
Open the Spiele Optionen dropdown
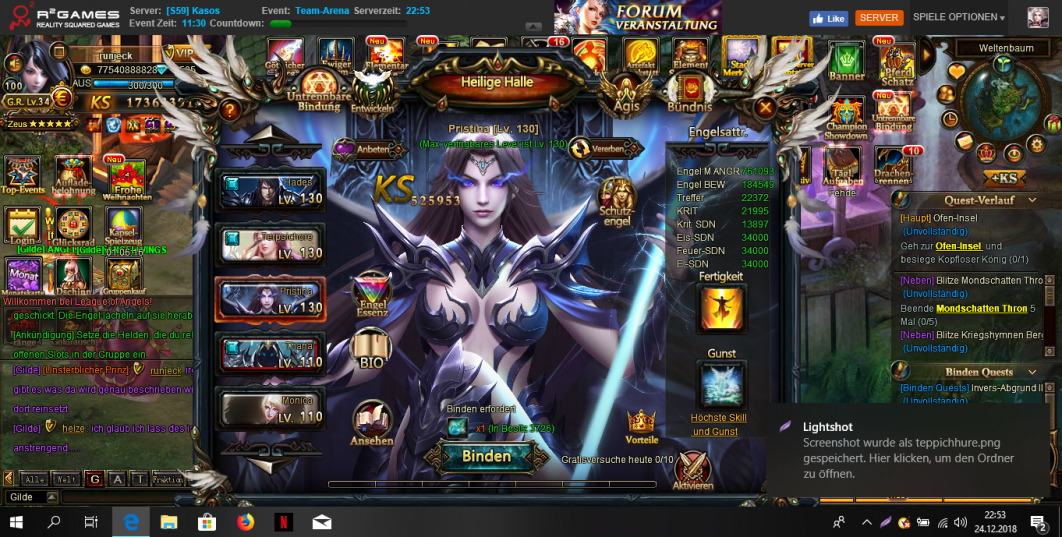point(959,18)
